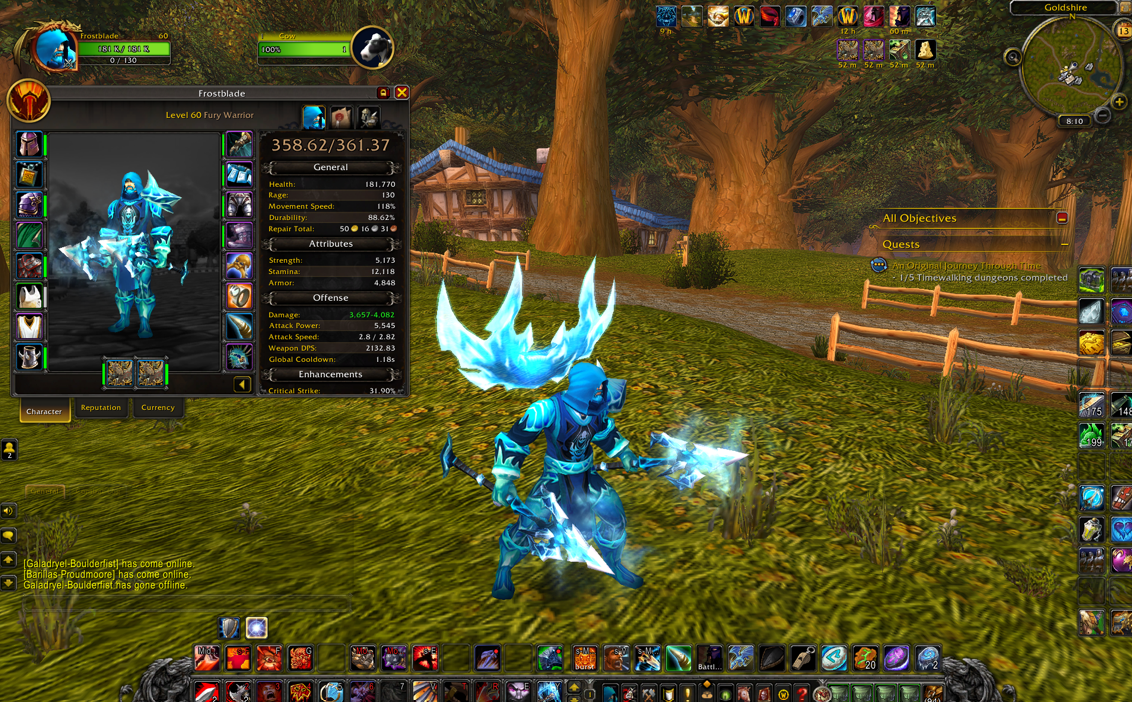Open the calendar button by the minimap
The height and width of the screenshot is (702, 1132).
tap(1123, 32)
